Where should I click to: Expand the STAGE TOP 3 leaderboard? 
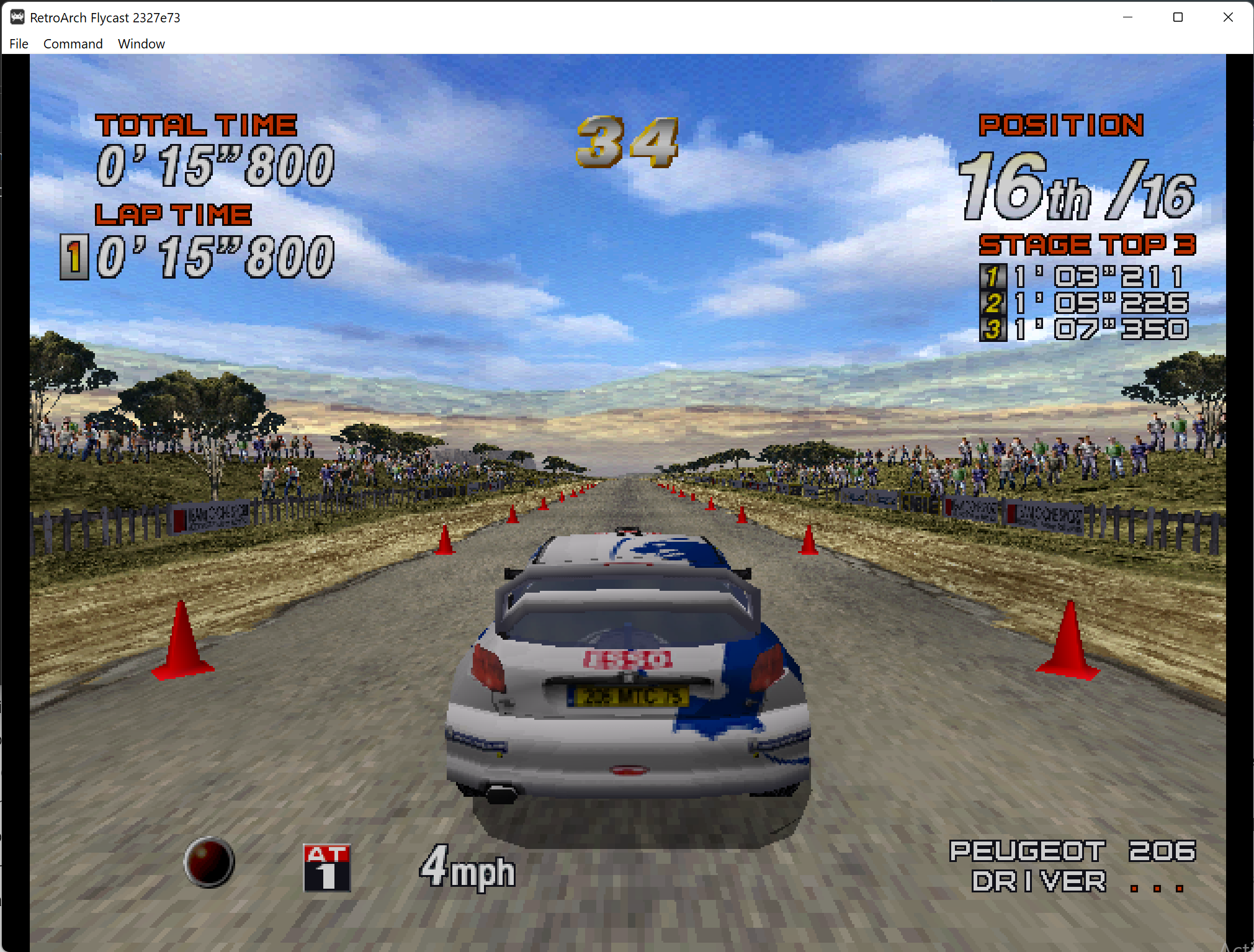click(x=1087, y=245)
